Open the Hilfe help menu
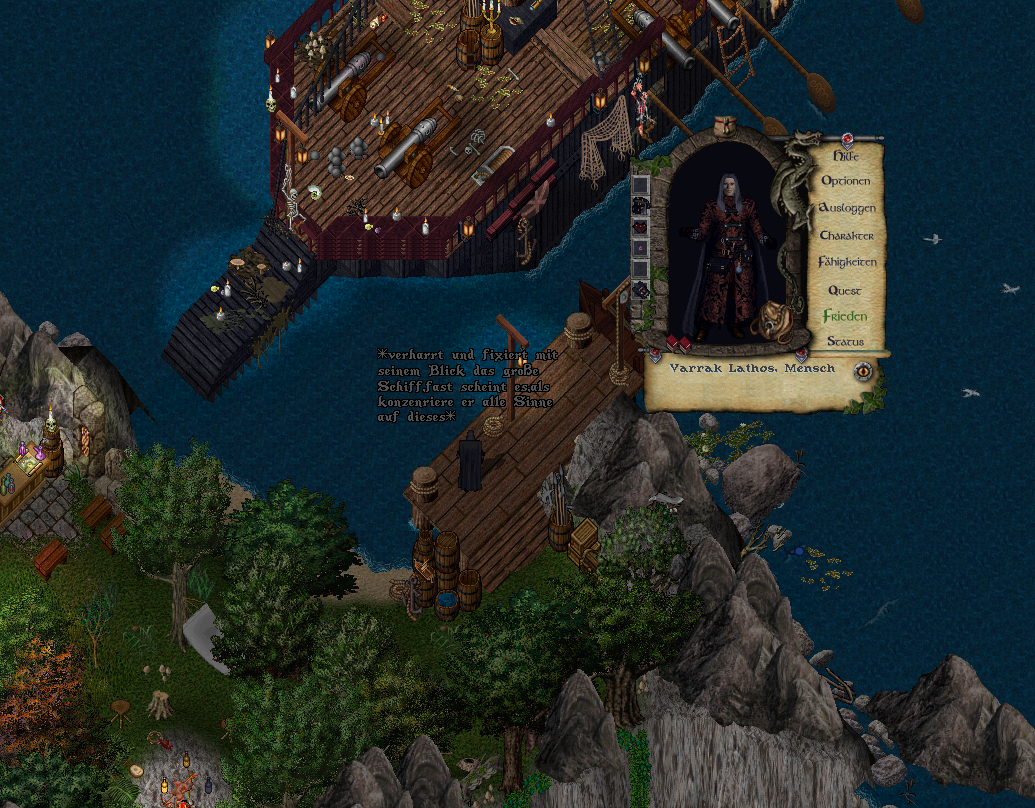The image size is (1035, 808). click(x=846, y=156)
